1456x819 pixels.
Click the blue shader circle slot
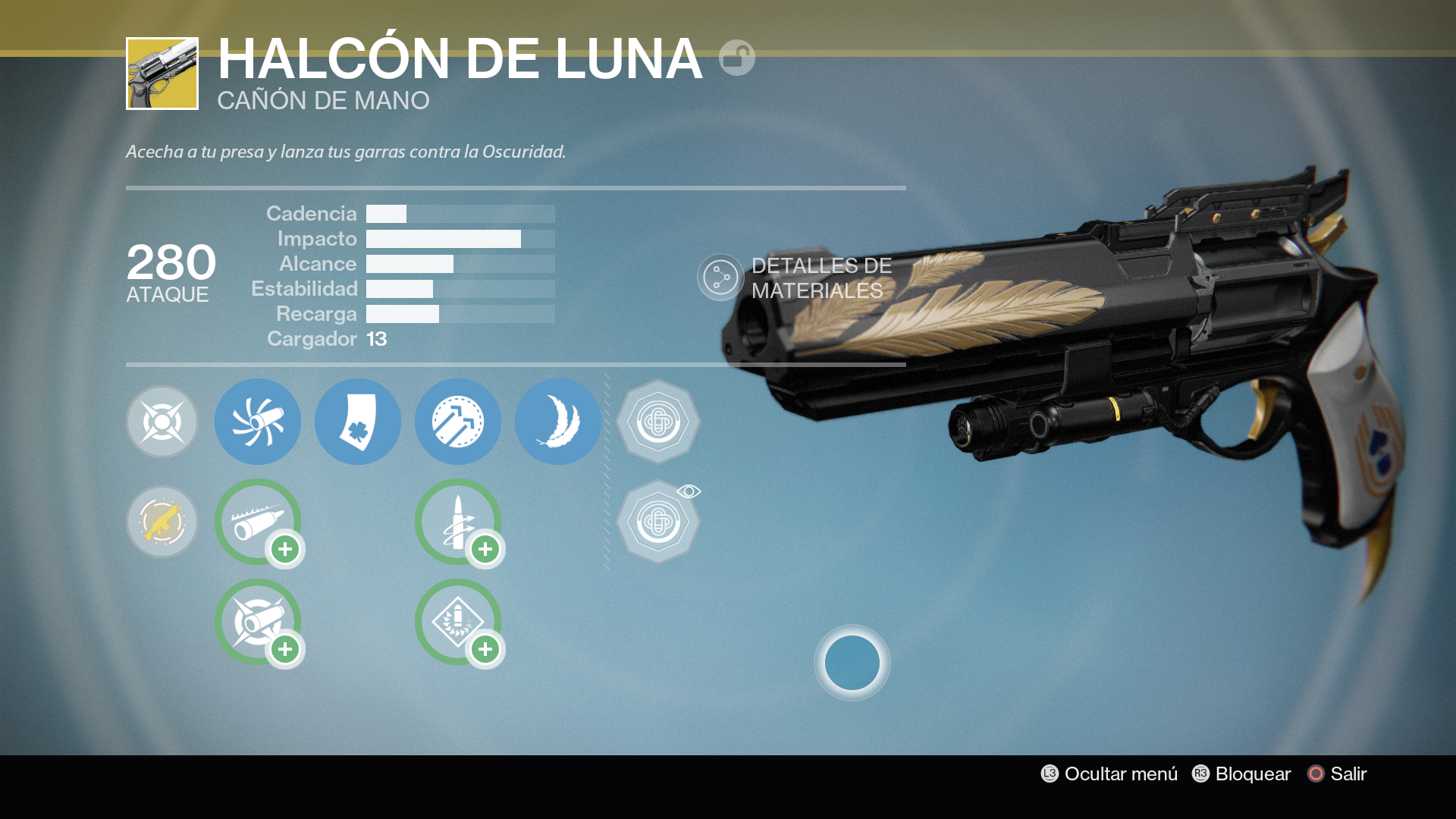[x=851, y=663]
